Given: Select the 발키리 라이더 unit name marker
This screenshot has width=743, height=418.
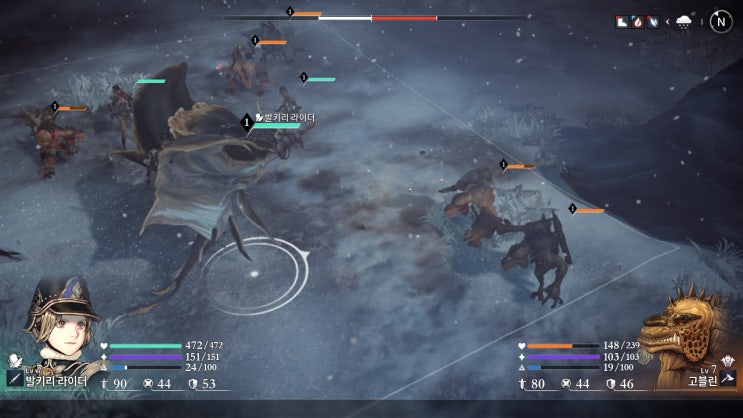Looking at the screenshot, I should click(285, 118).
